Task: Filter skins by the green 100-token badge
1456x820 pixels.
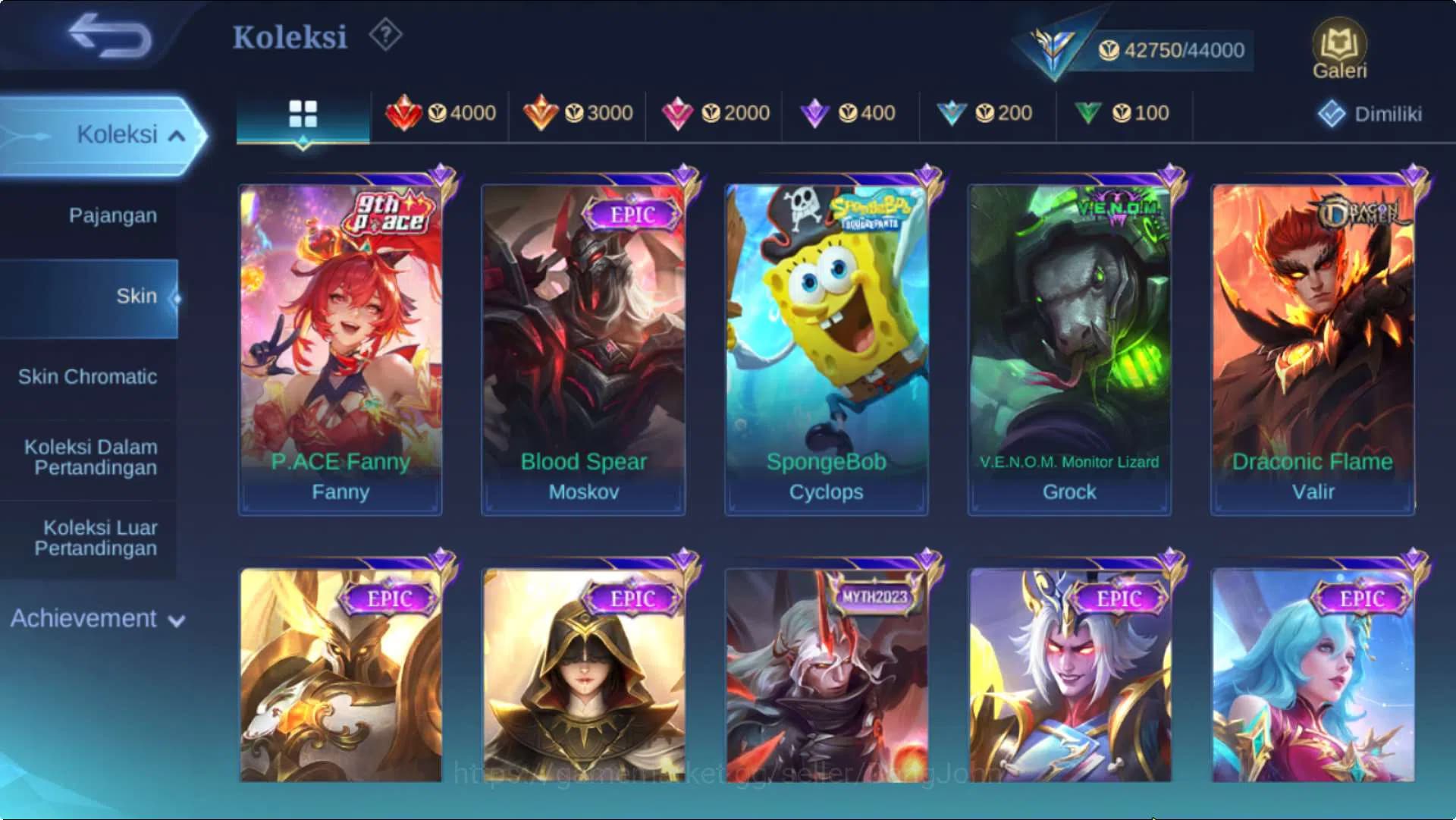Action: pos(1122,112)
